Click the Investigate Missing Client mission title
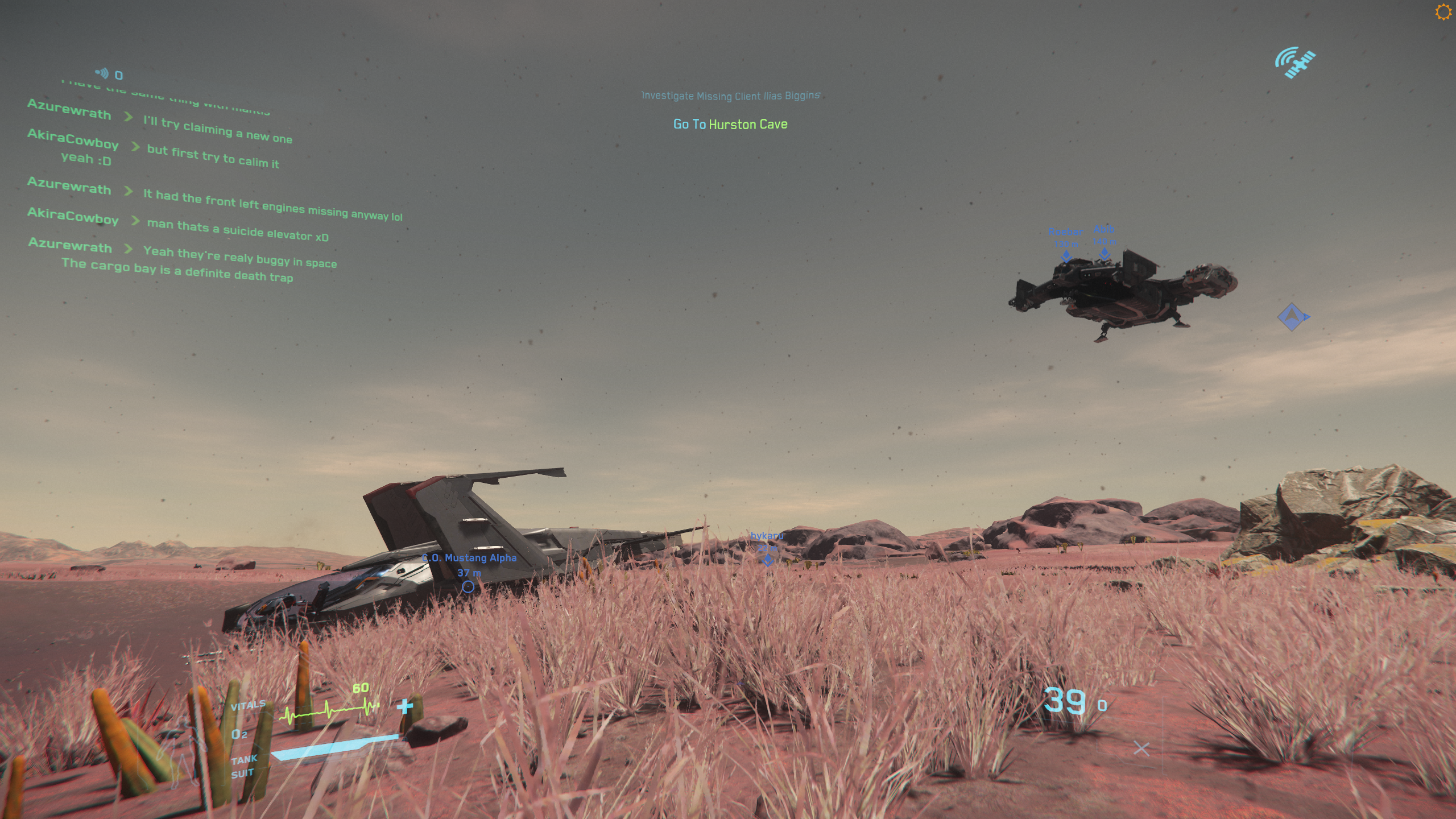Viewport: 1456px width, 819px height. (x=730, y=96)
